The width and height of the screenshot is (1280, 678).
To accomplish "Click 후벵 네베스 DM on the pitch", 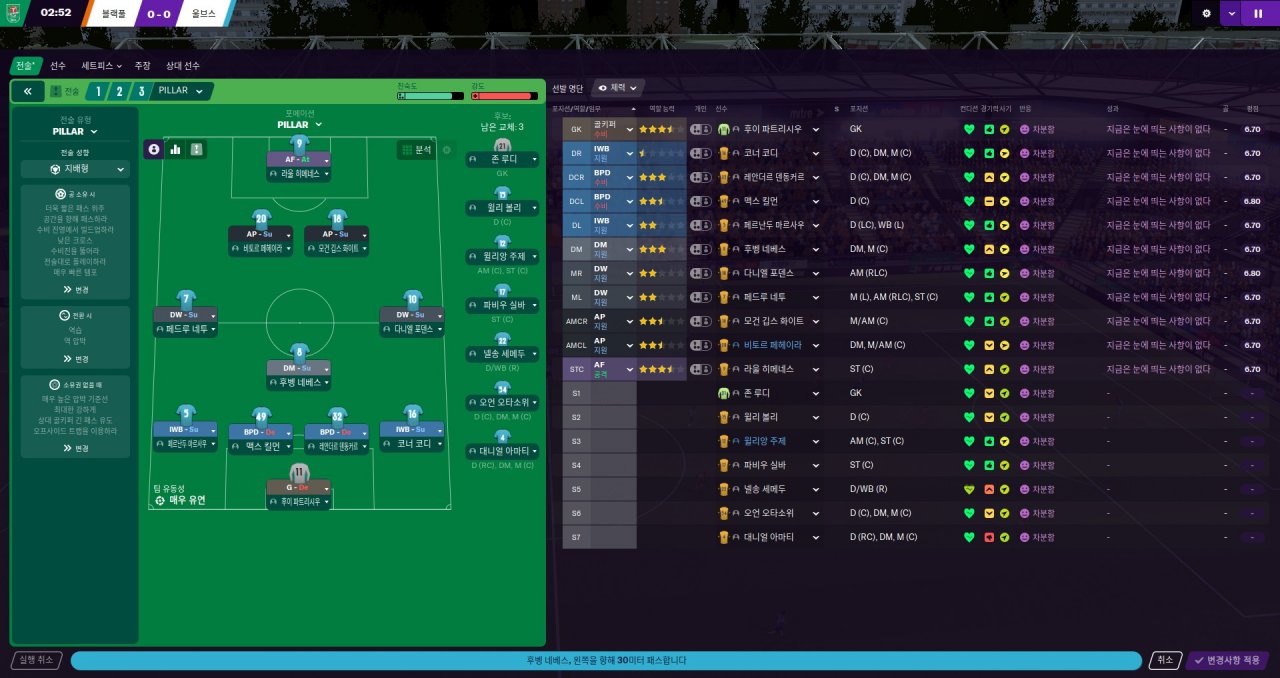I will pos(299,382).
